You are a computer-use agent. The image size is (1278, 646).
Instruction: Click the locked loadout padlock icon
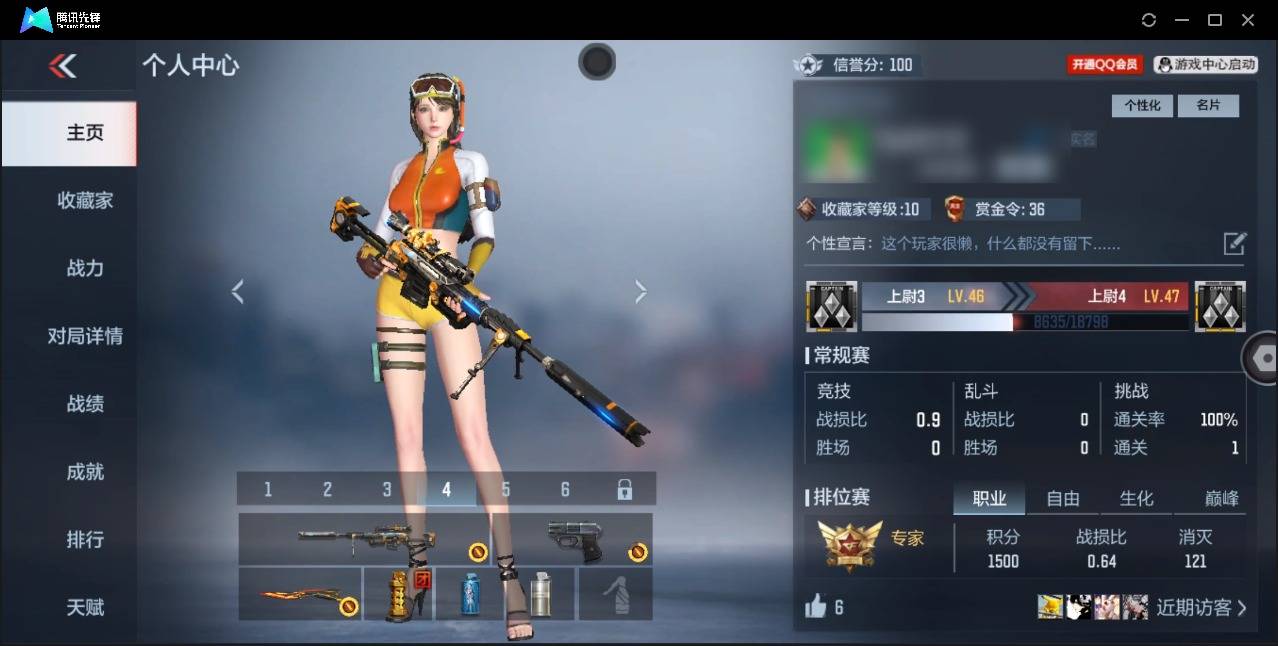[624, 489]
